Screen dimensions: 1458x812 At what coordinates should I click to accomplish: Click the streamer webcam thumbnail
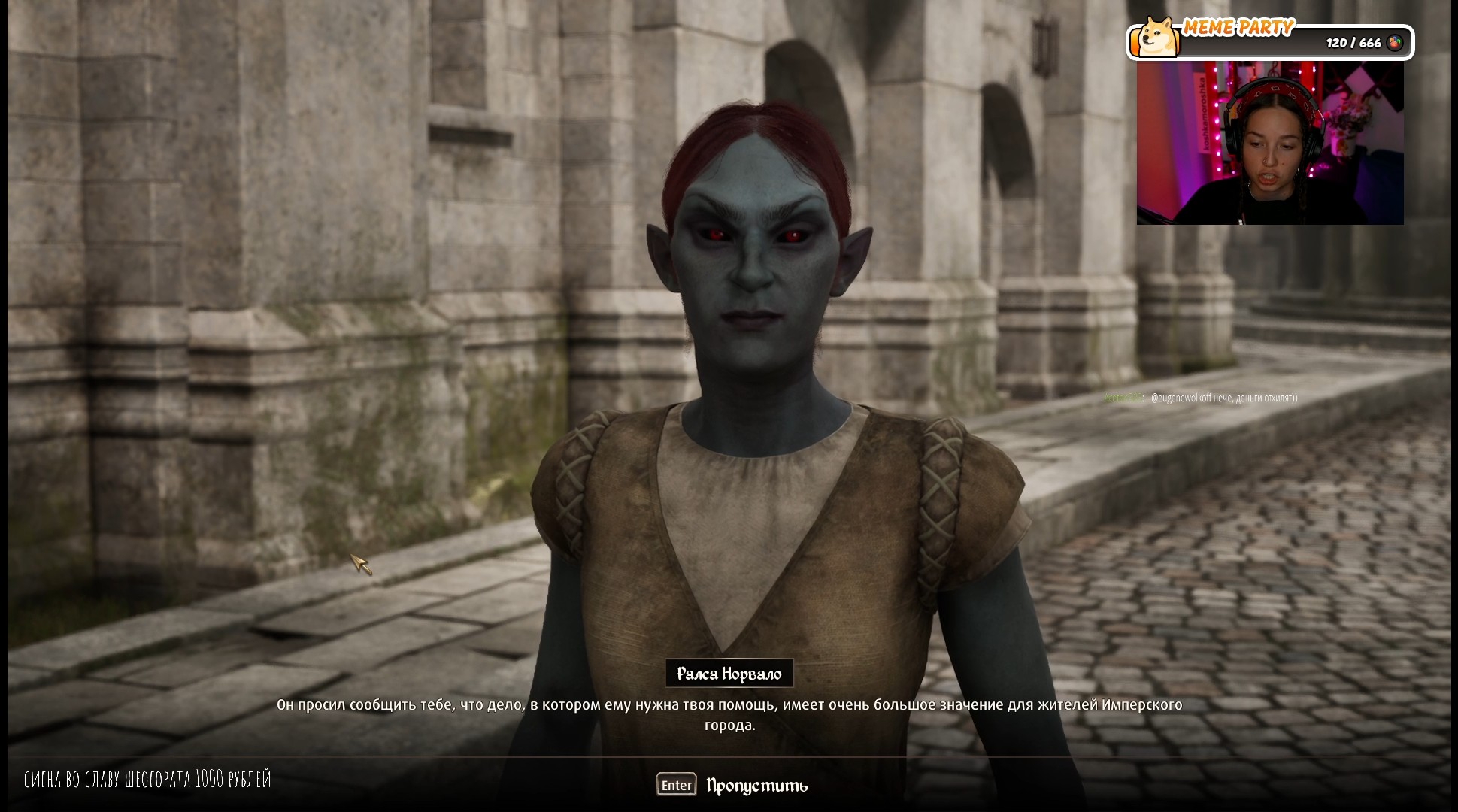[1269, 144]
